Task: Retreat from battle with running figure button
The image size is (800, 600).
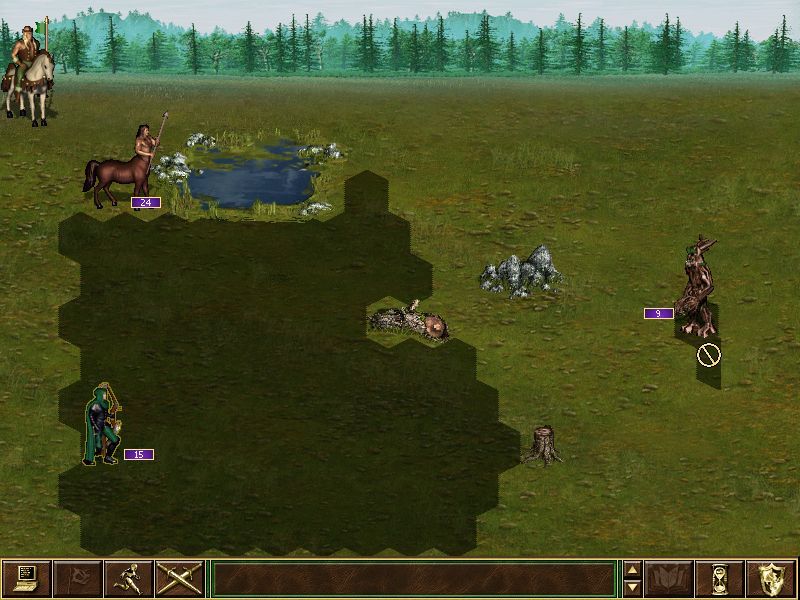Action: [x=128, y=578]
